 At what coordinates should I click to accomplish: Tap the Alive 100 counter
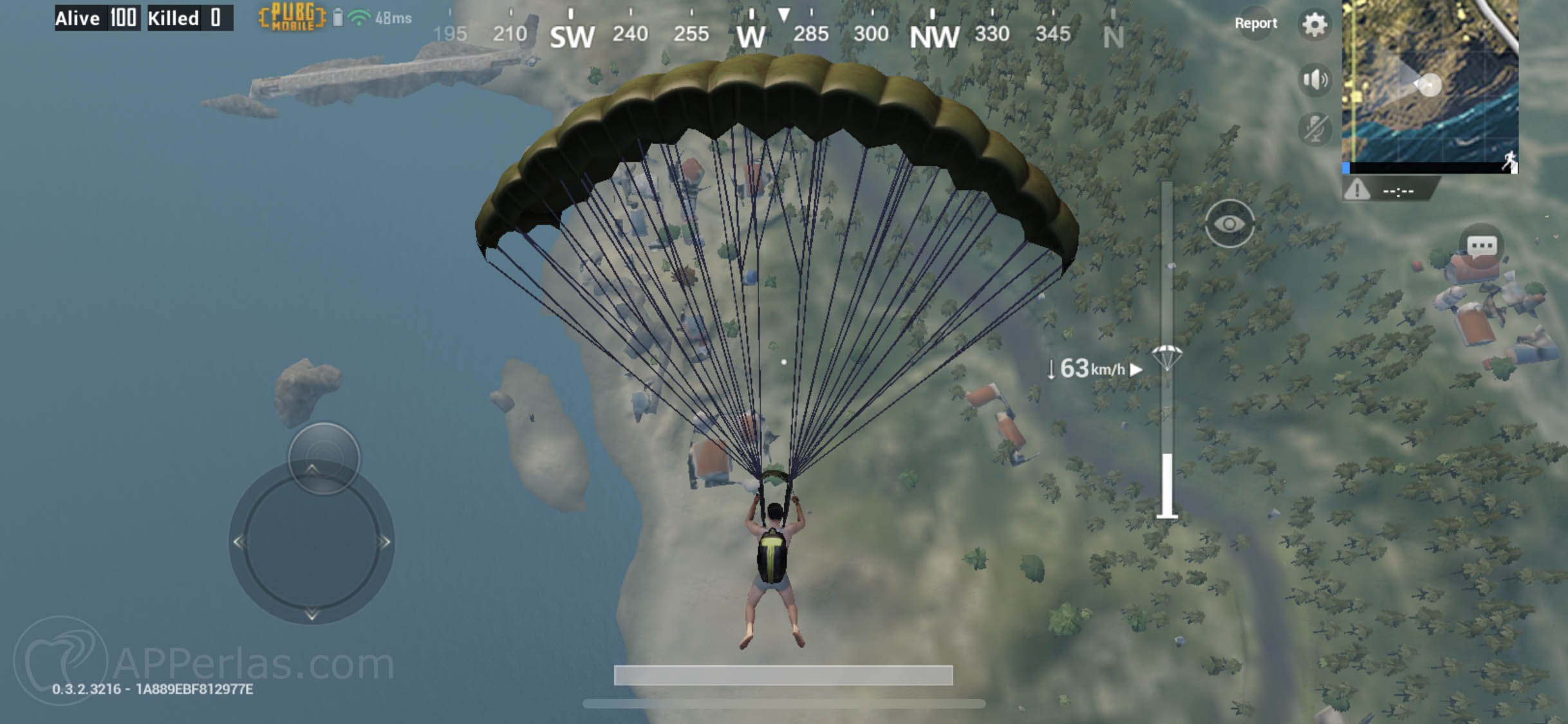click(97, 18)
